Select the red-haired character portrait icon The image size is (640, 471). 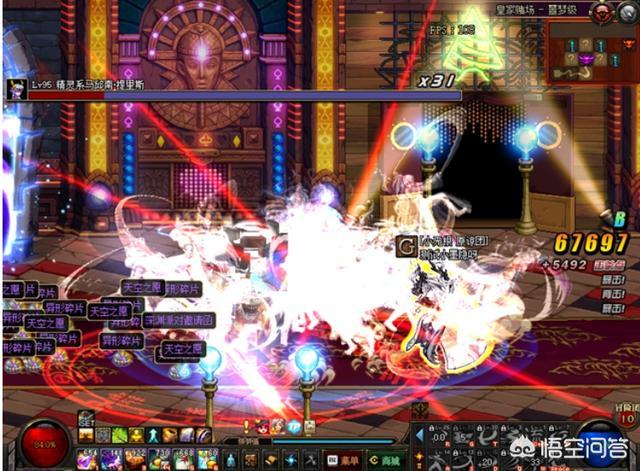click(263, 425)
